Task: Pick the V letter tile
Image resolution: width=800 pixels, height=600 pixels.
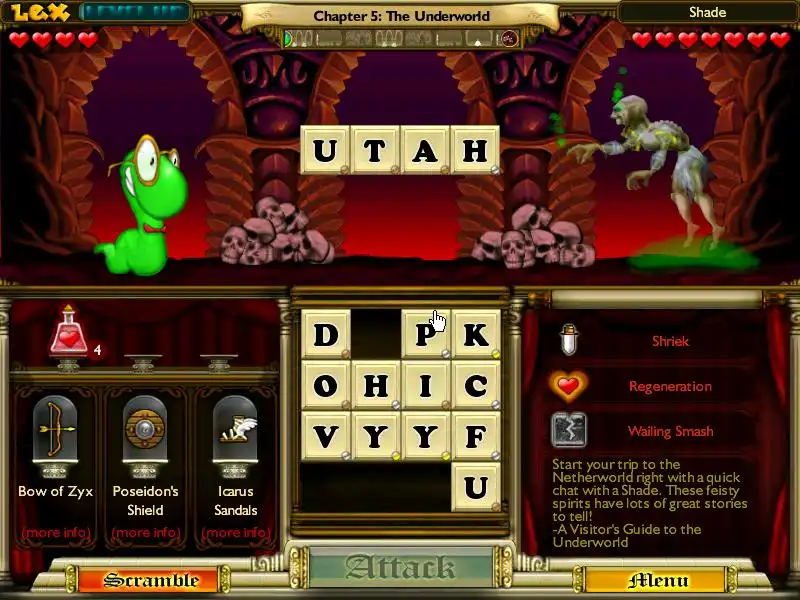Action: tap(325, 436)
